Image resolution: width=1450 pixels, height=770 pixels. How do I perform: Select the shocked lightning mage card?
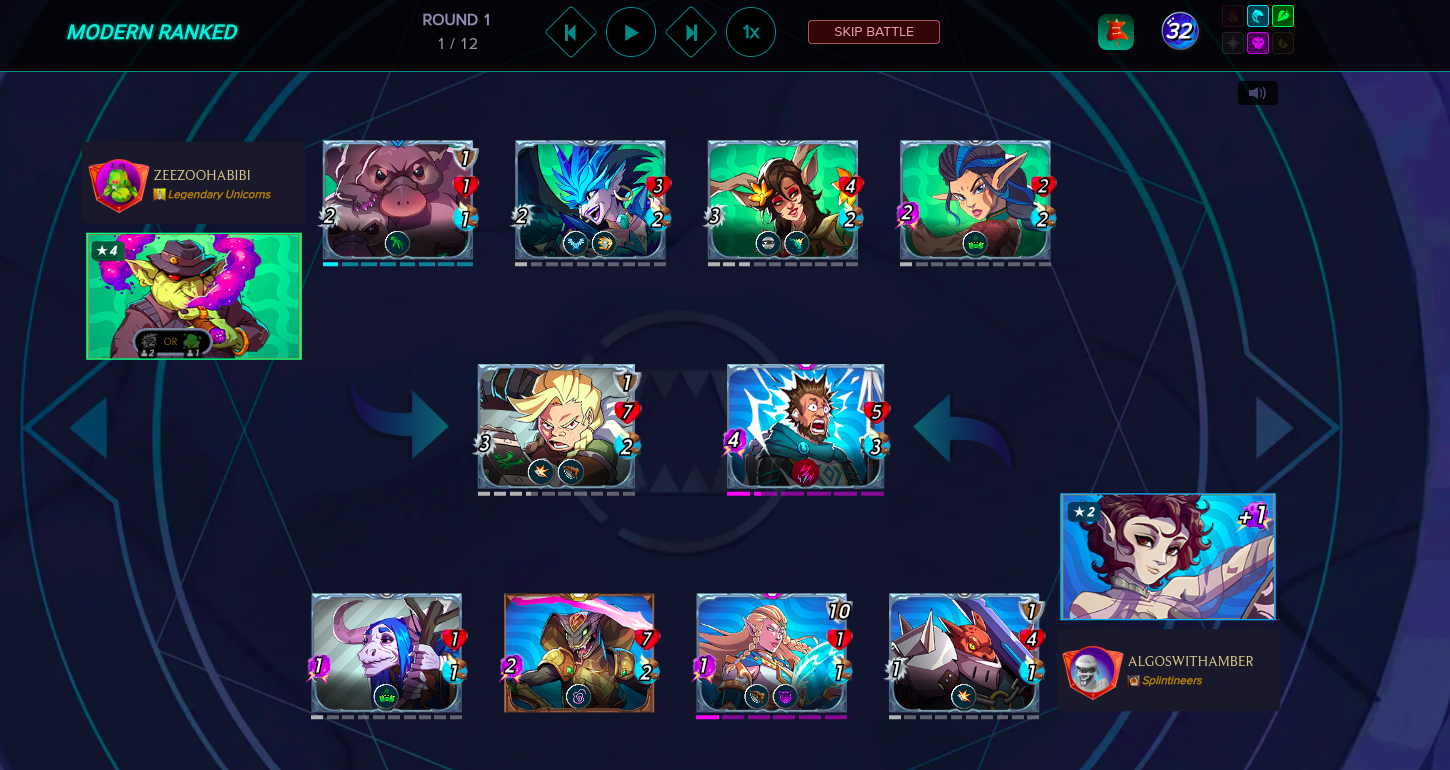point(805,427)
